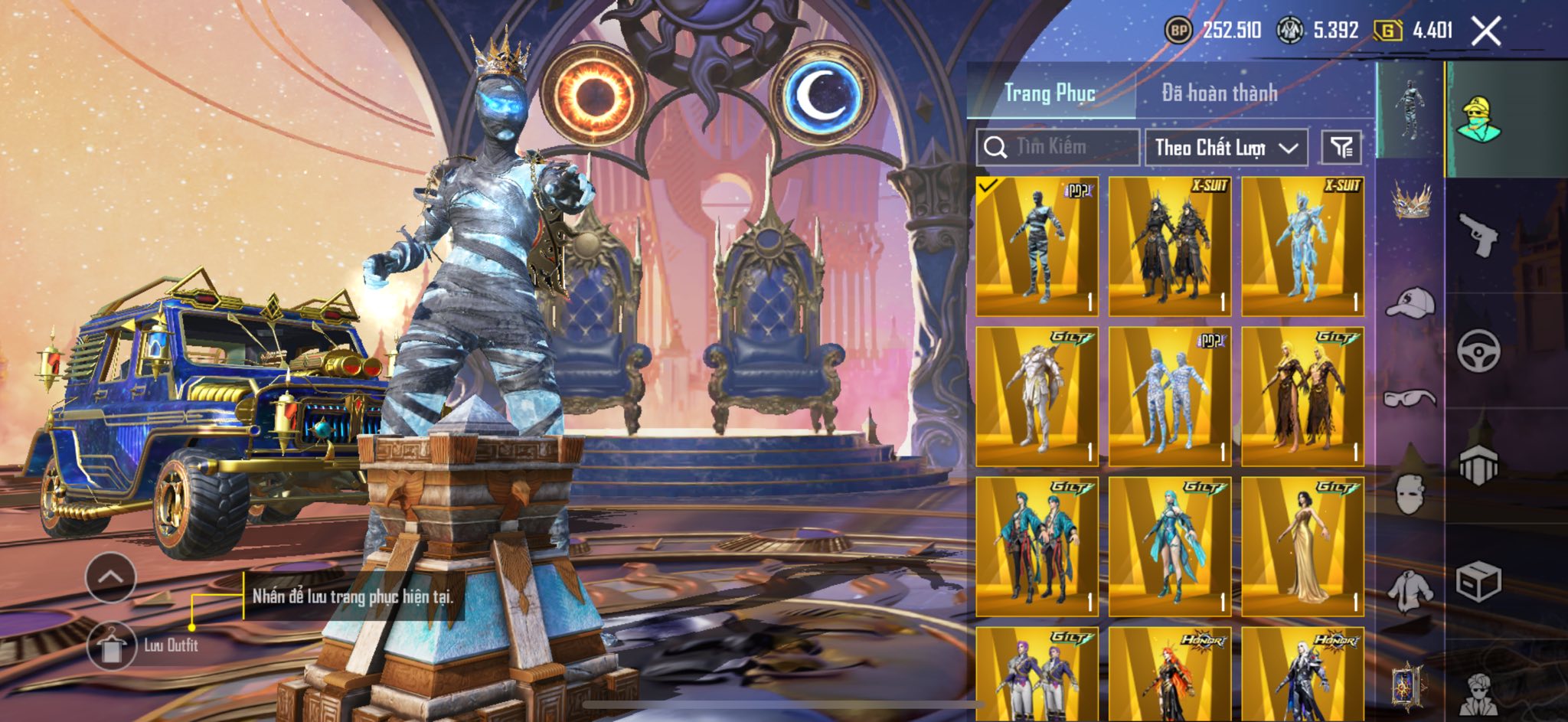The width and height of the screenshot is (1568, 722).
Task: Show the baseball cap category
Action: point(1410,302)
